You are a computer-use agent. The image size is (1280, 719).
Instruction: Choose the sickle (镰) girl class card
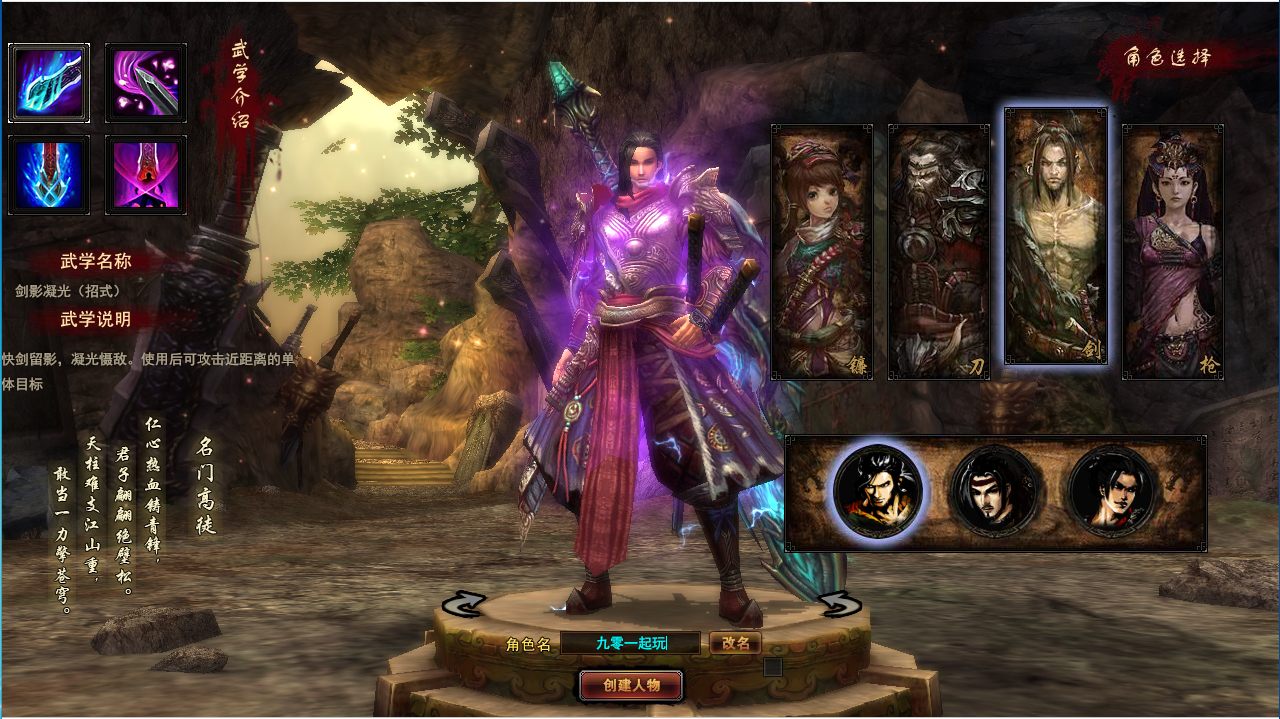coord(822,251)
